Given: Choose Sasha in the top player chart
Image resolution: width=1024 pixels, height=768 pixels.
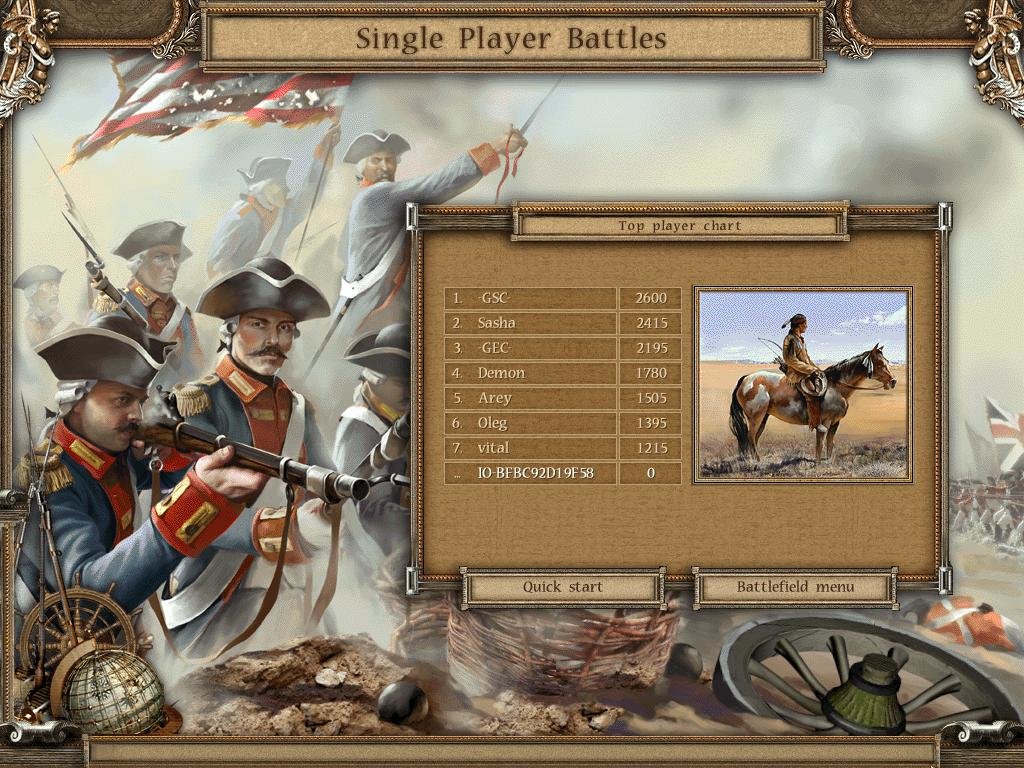Looking at the screenshot, I should point(530,323).
